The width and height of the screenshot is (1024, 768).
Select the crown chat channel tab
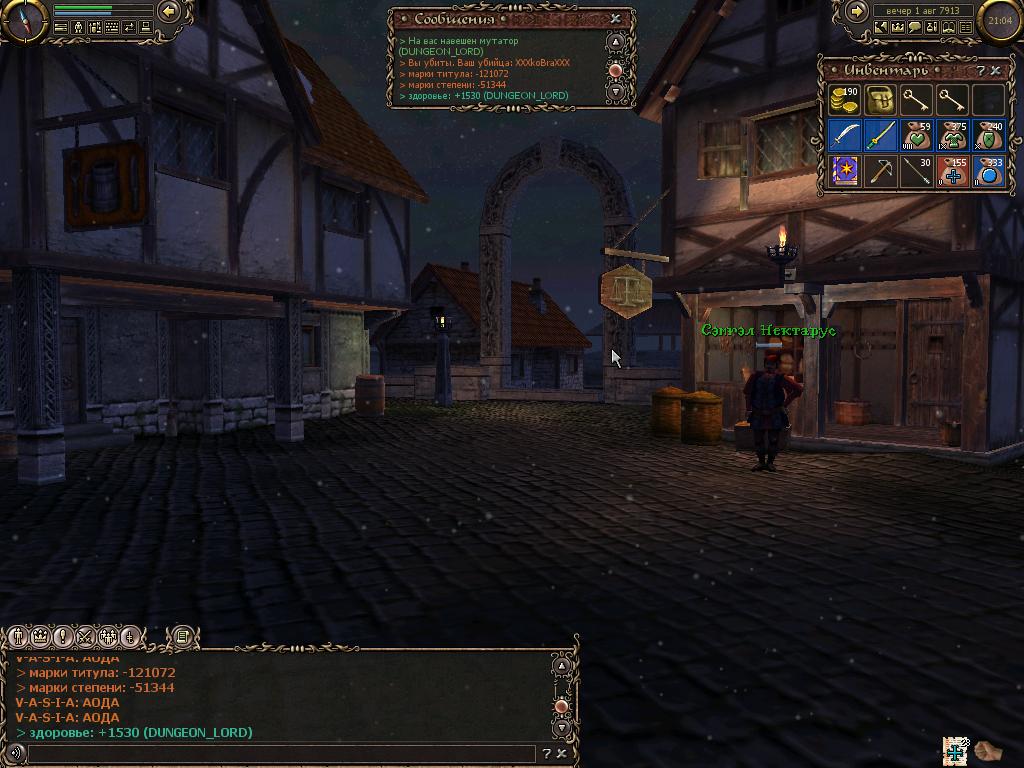pos(41,636)
